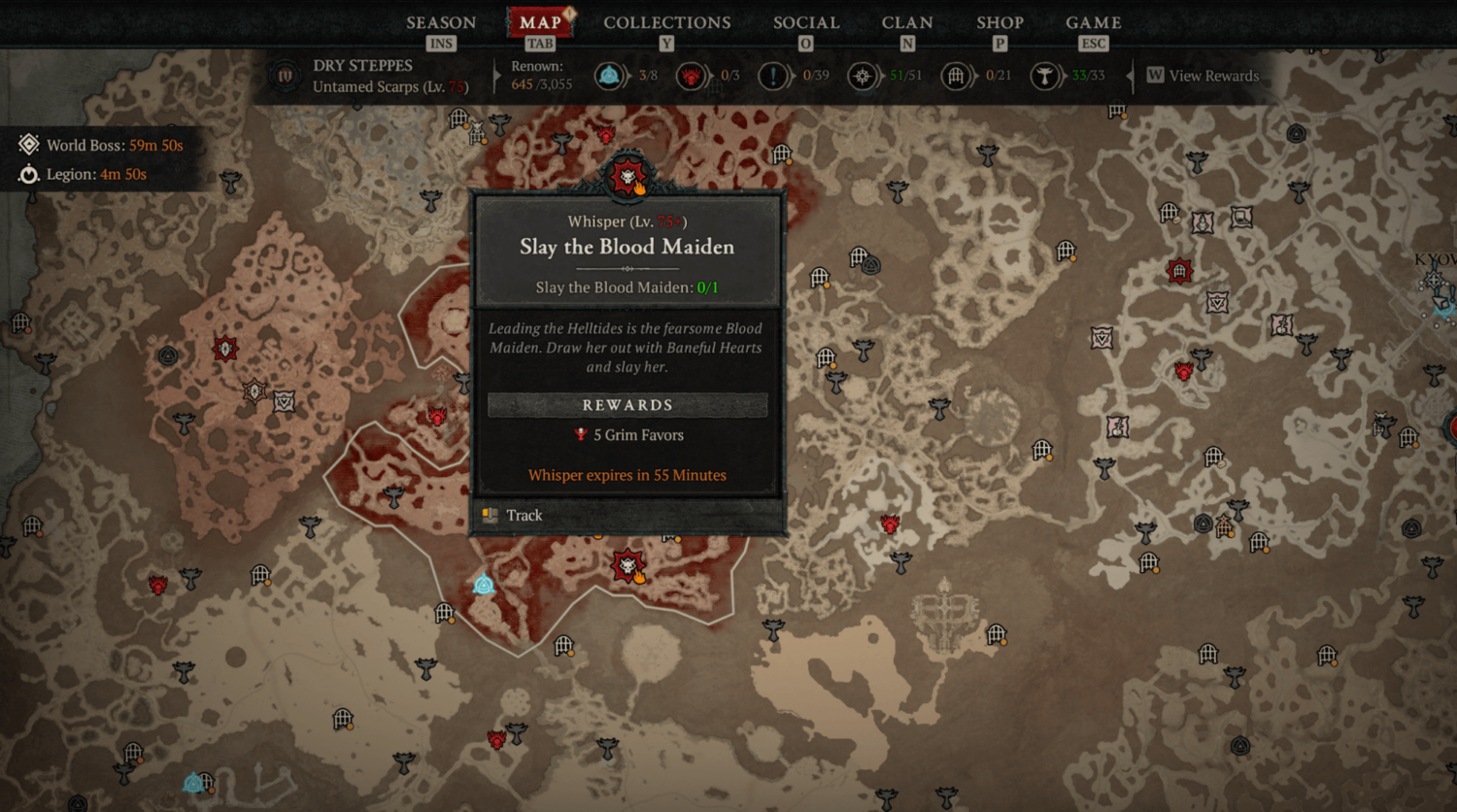The image size is (1457, 812).
Task: Click the World Boss timer icon
Action: (x=29, y=145)
